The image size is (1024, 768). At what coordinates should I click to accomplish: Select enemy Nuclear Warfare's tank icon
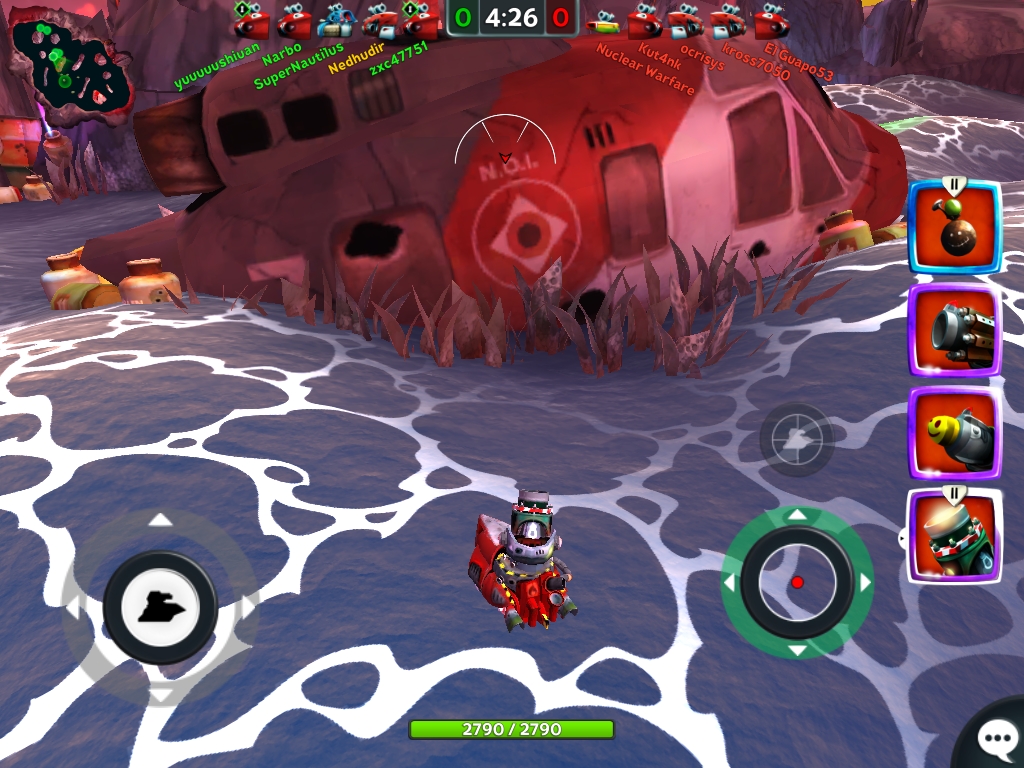tap(602, 20)
